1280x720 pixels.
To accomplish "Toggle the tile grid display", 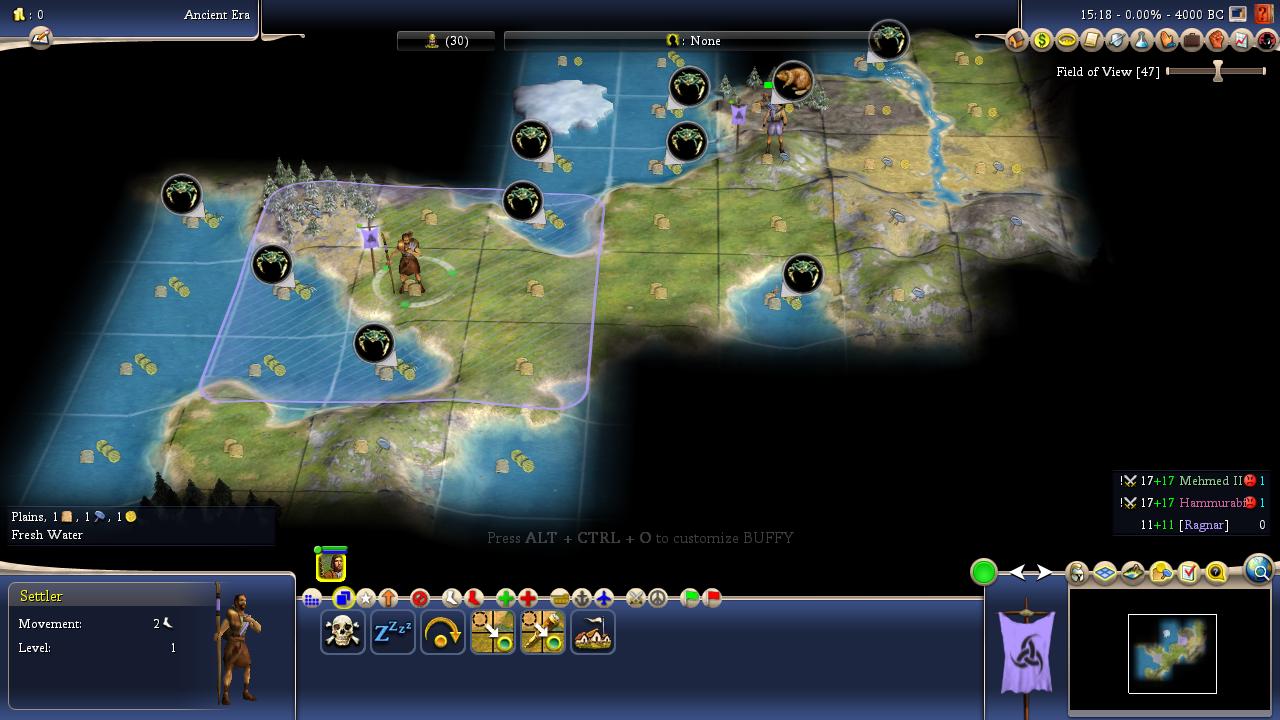I will point(1105,573).
